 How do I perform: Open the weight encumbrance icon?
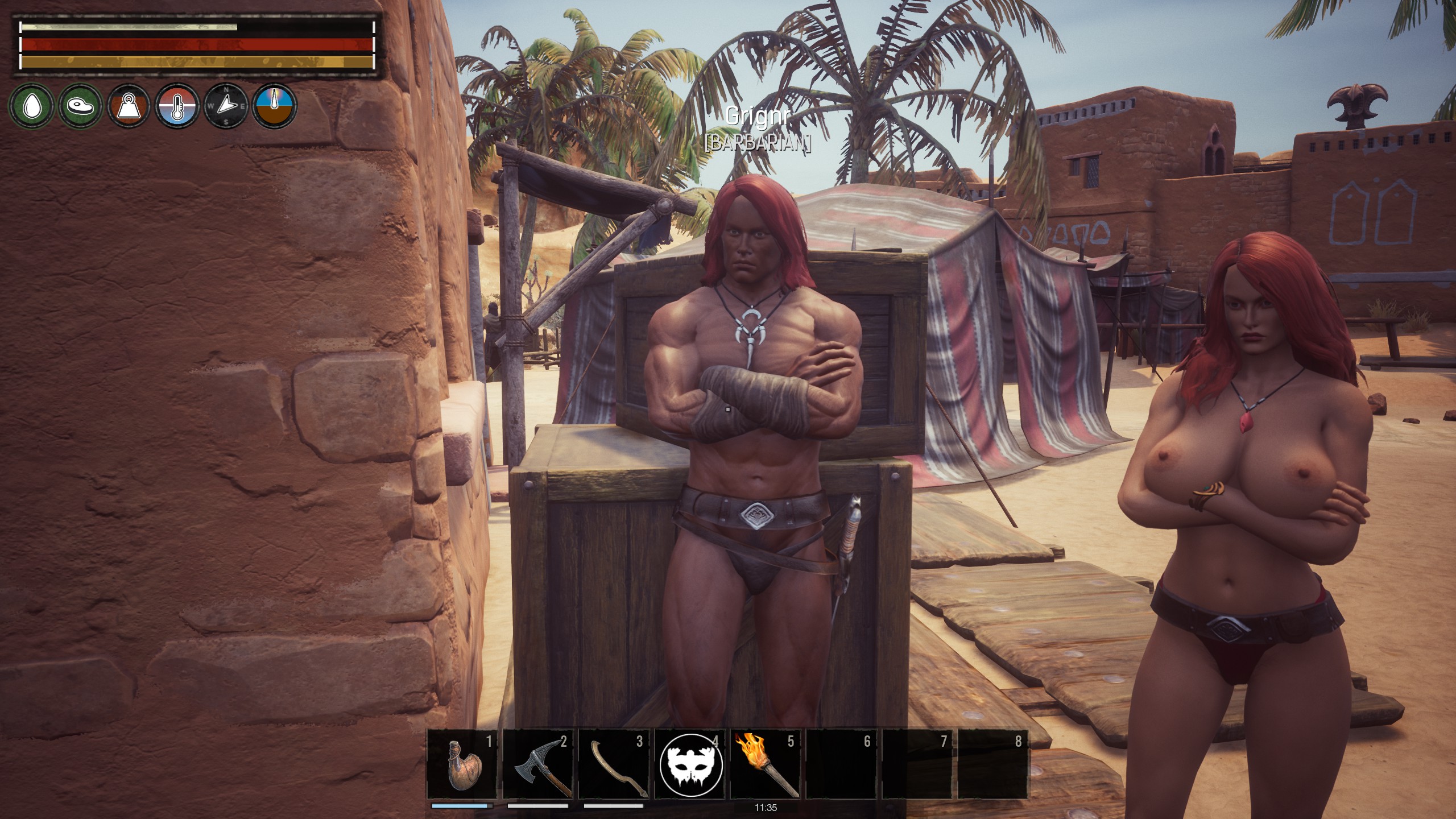coord(129,105)
